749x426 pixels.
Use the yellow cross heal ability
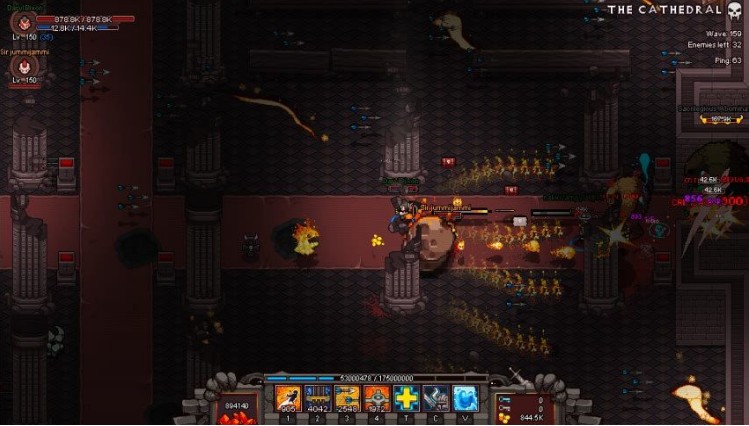(406, 398)
